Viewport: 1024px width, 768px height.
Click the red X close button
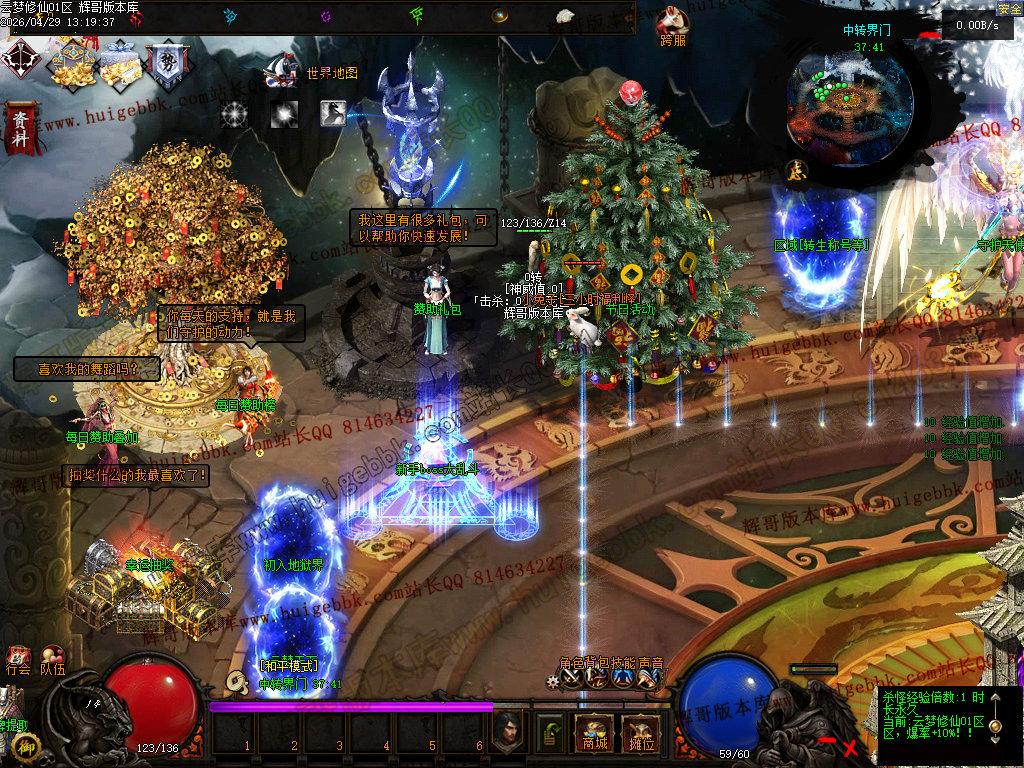[851, 746]
